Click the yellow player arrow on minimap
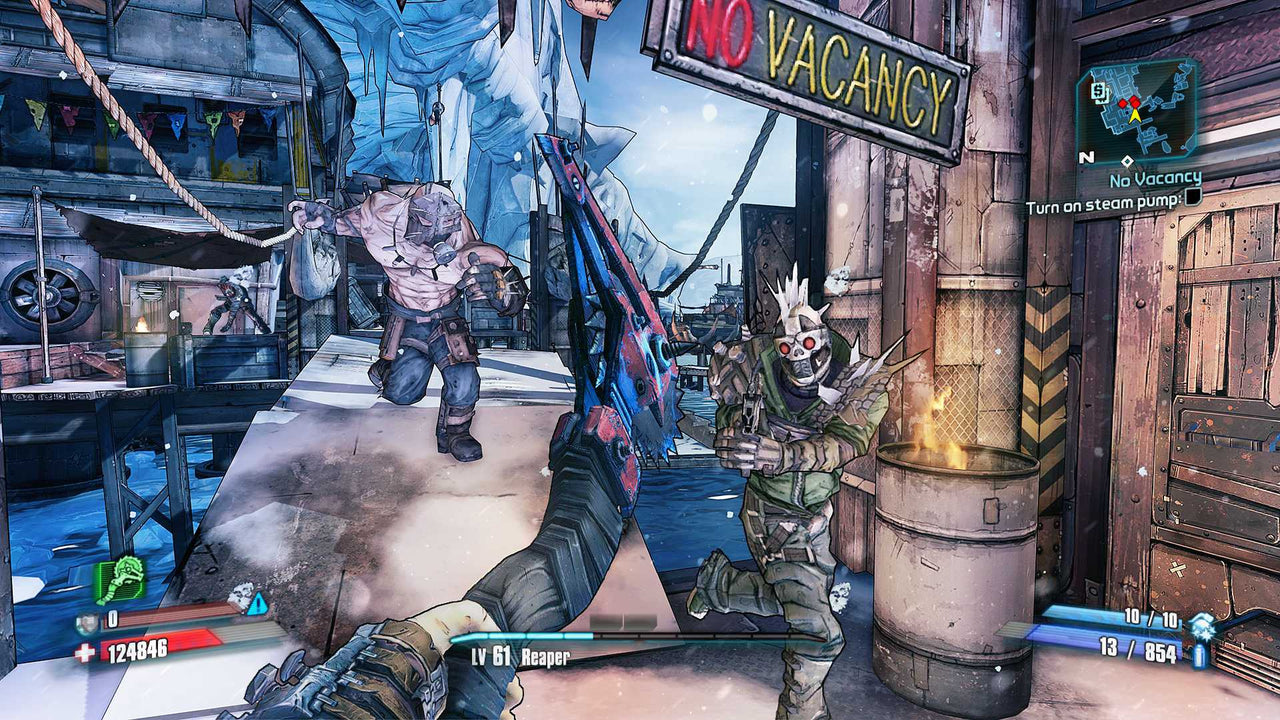The height and width of the screenshot is (720, 1280). [x=1135, y=116]
